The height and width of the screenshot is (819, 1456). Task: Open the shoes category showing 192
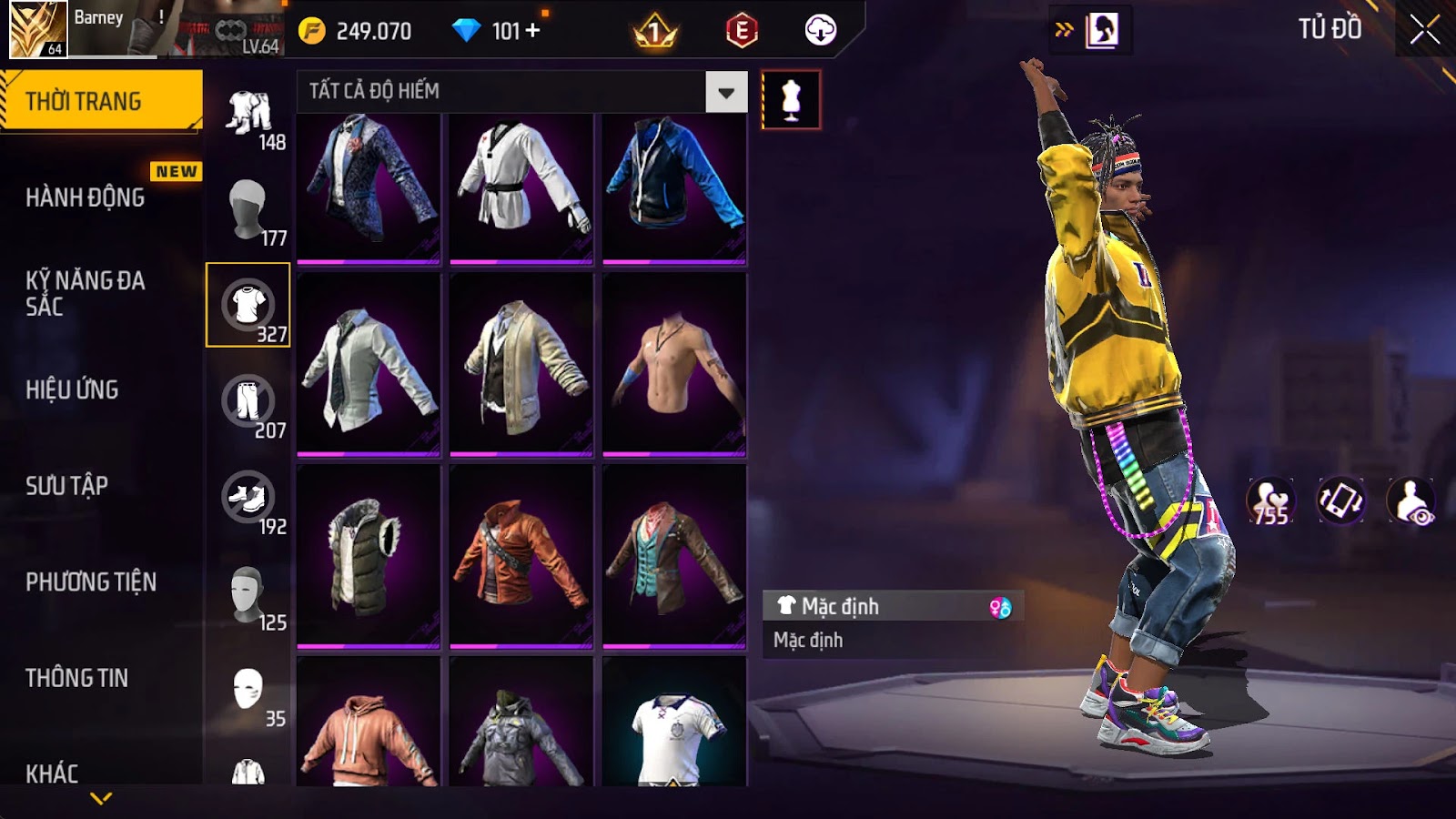click(x=248, y=500)
